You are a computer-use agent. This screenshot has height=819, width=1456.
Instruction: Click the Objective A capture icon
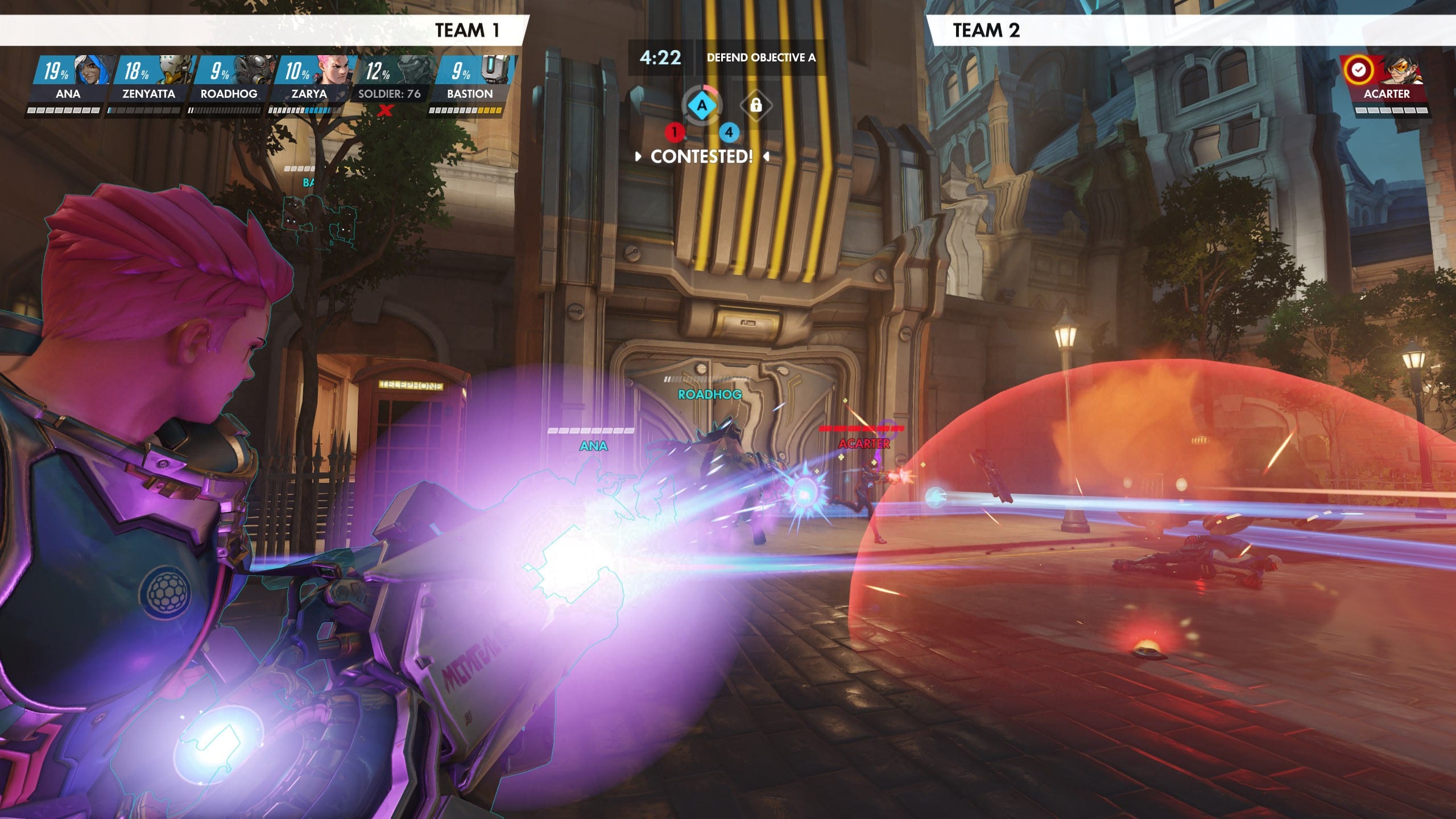pyautogui.click(x=702, y=105)
